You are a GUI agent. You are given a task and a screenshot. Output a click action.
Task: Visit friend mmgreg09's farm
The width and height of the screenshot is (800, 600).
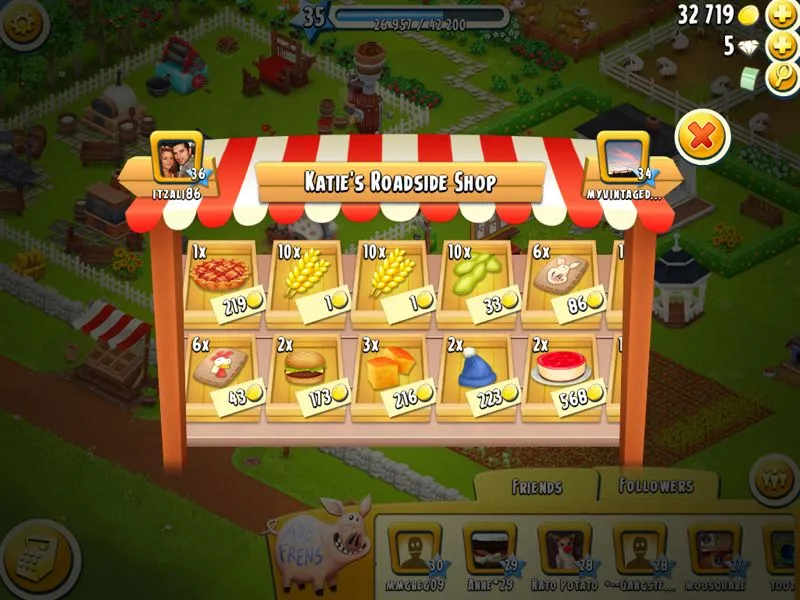coord(414,550)
